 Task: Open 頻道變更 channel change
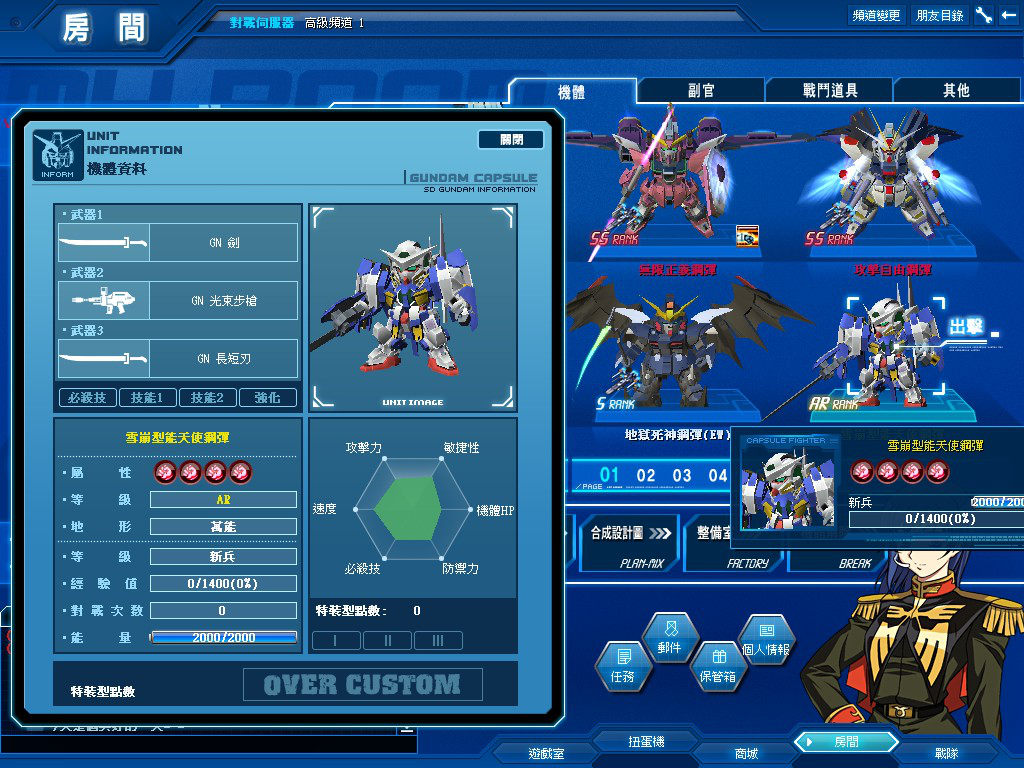coord(876,15)
